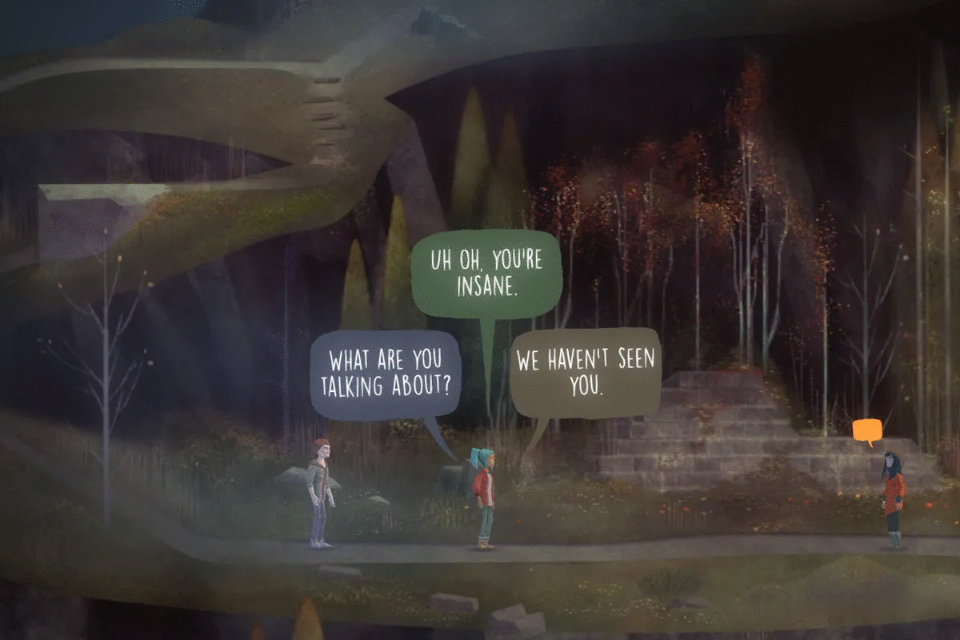The width and height of the screenshot is (960, 640).
Task: Select "What are you talking about?" dialogue option
Action: point(385,374)
